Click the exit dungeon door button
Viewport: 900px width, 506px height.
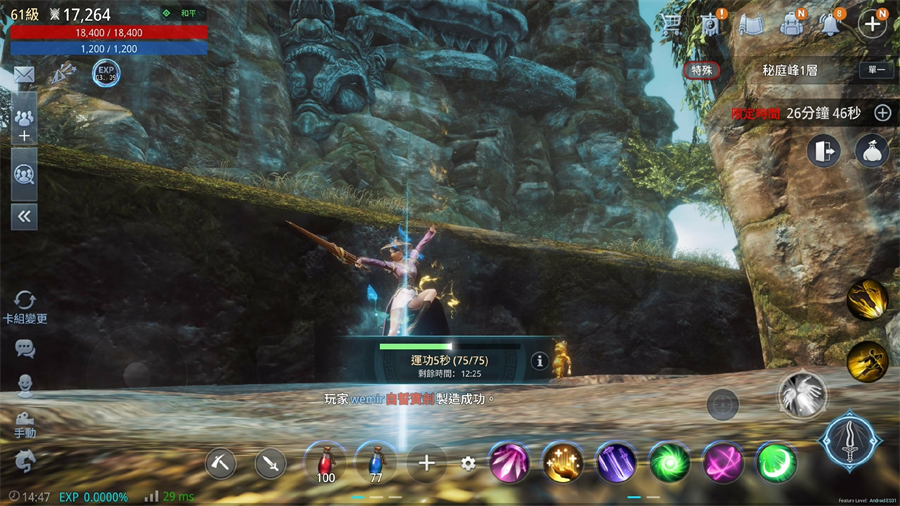[823, 151]
